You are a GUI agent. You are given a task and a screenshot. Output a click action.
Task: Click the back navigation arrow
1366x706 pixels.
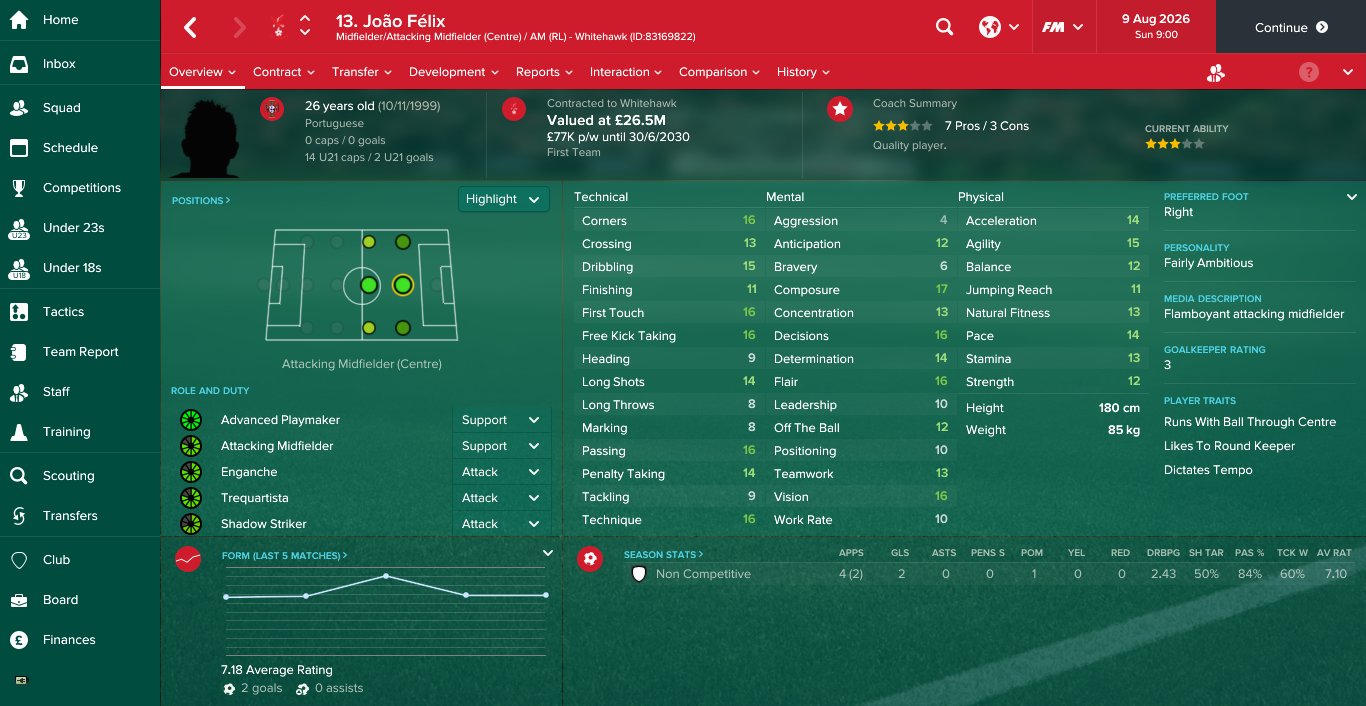tap(190, 28)
